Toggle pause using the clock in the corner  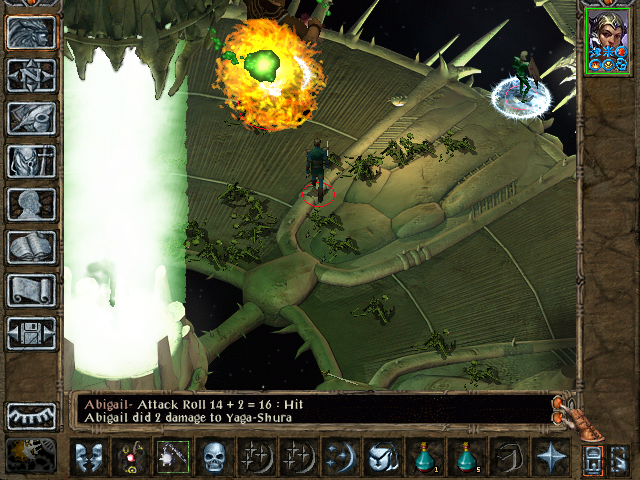[x=31, y=455]
